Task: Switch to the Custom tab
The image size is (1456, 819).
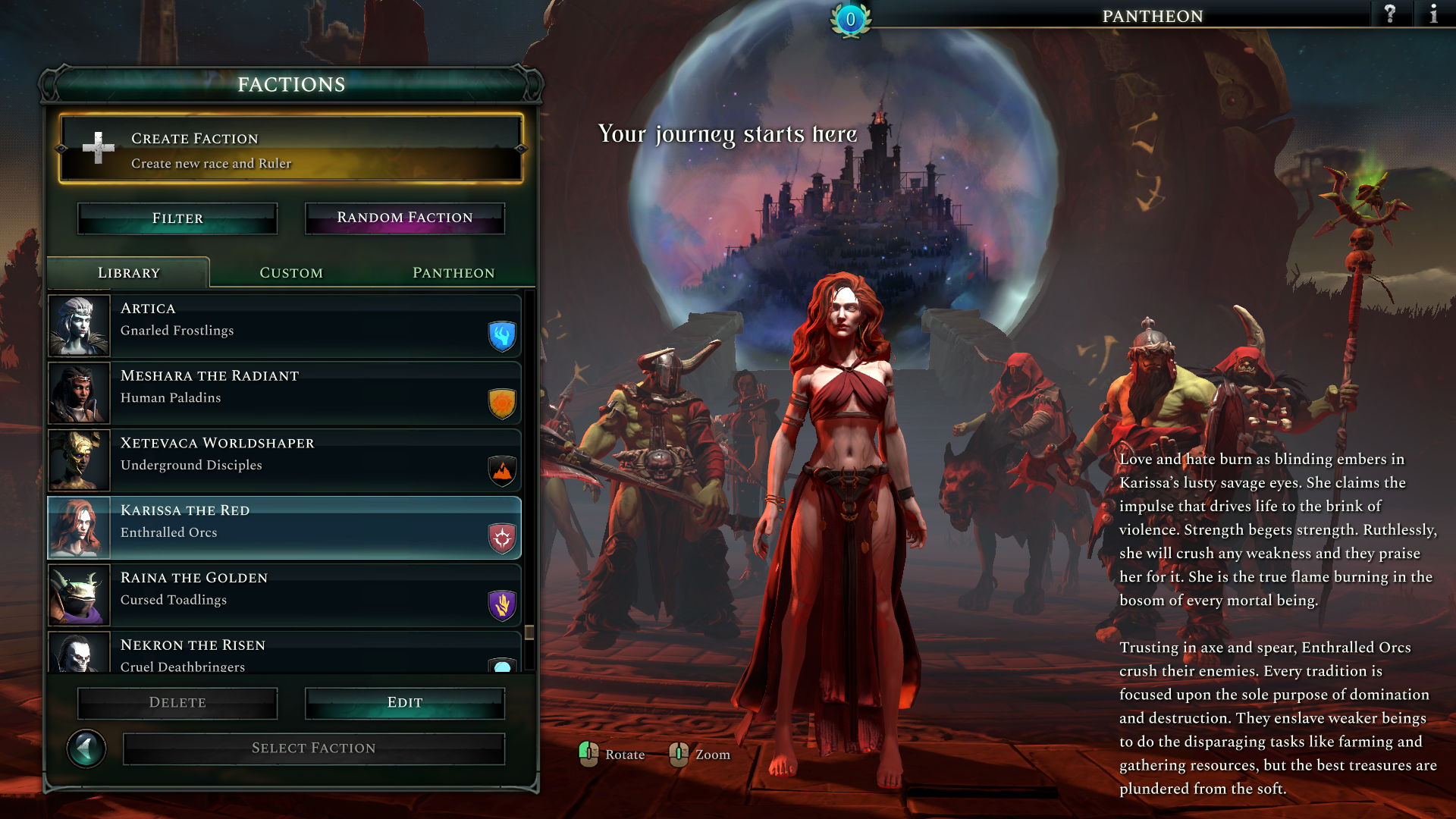Action: pyautogui.click(x=291, y=273)
